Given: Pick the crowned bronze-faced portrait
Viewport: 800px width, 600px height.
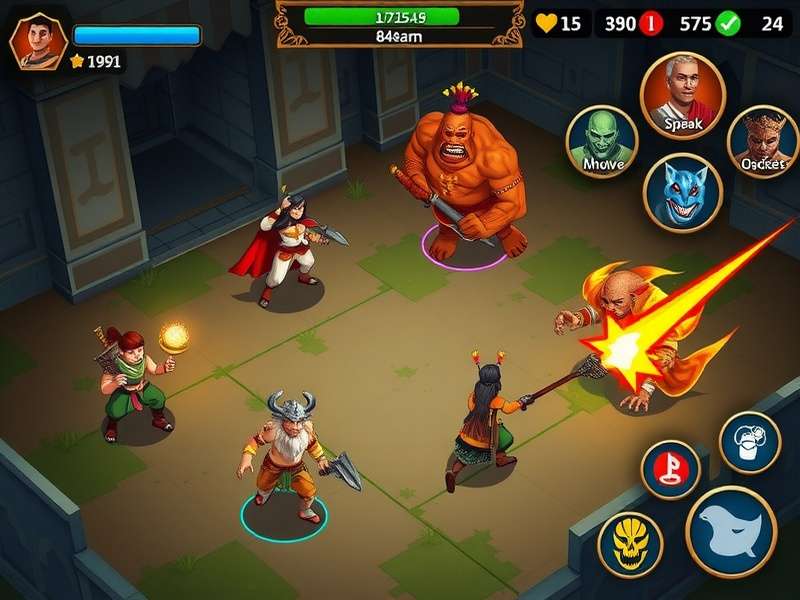Looking at the screenshot, I should tap(763, 142).
